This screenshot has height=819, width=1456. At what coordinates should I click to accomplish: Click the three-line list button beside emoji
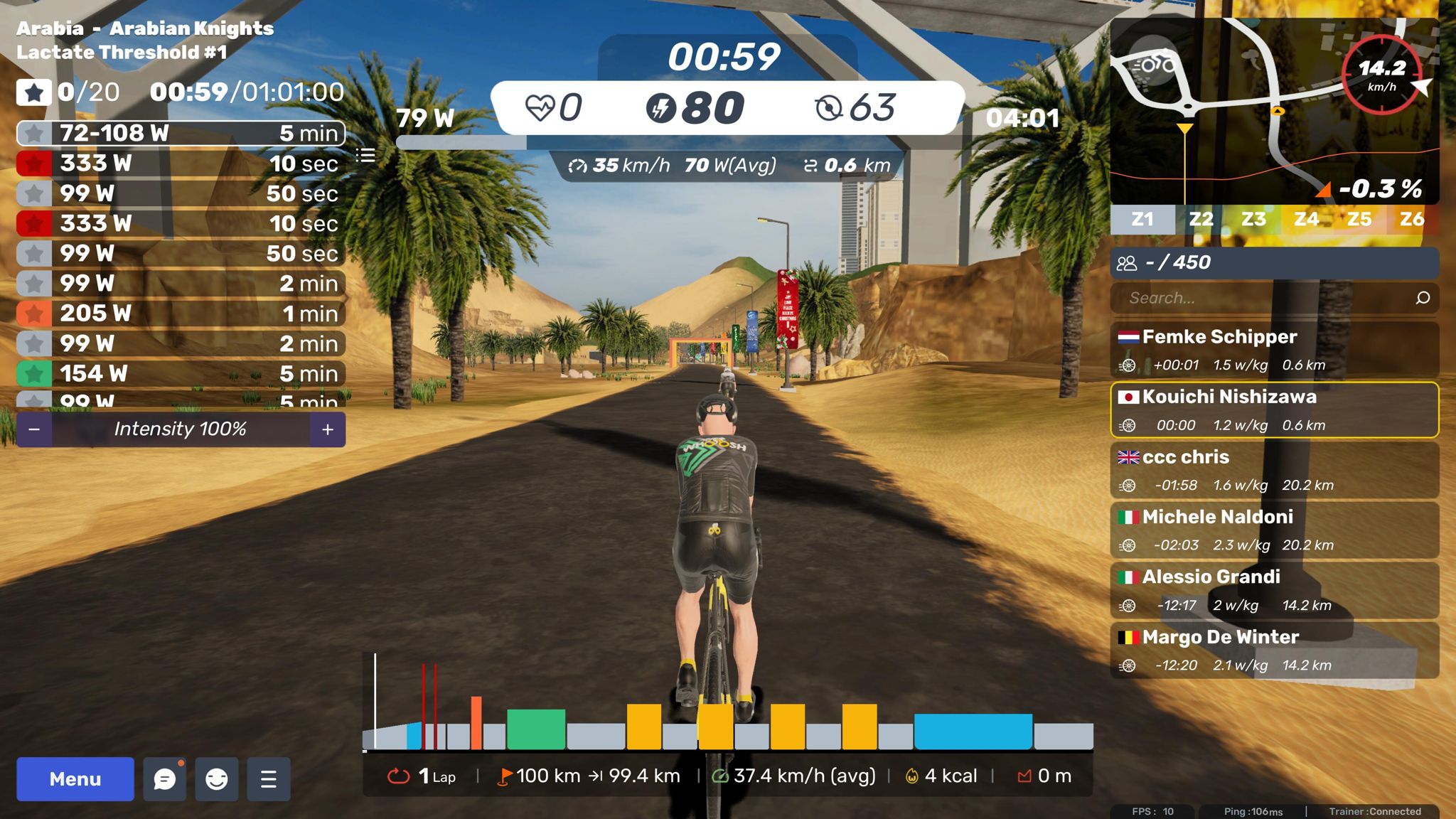coord(269,779)
